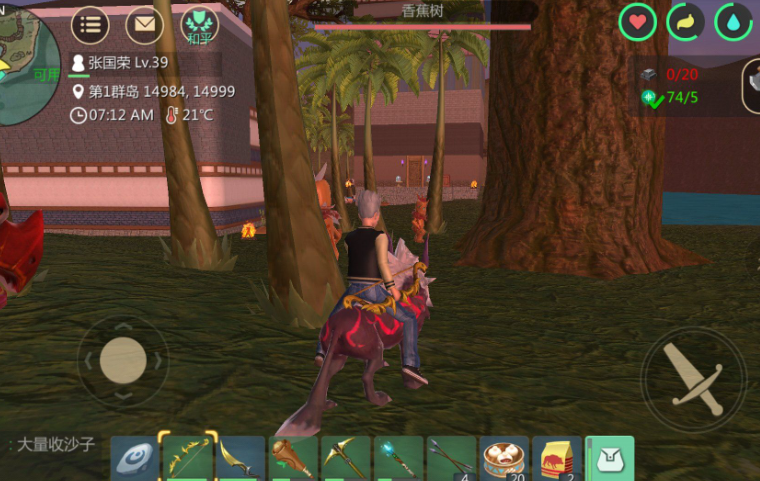Screen dimensions: 760x481
Task: Select the golden pickaxe hotbar slot
Action: click(346, 458)
